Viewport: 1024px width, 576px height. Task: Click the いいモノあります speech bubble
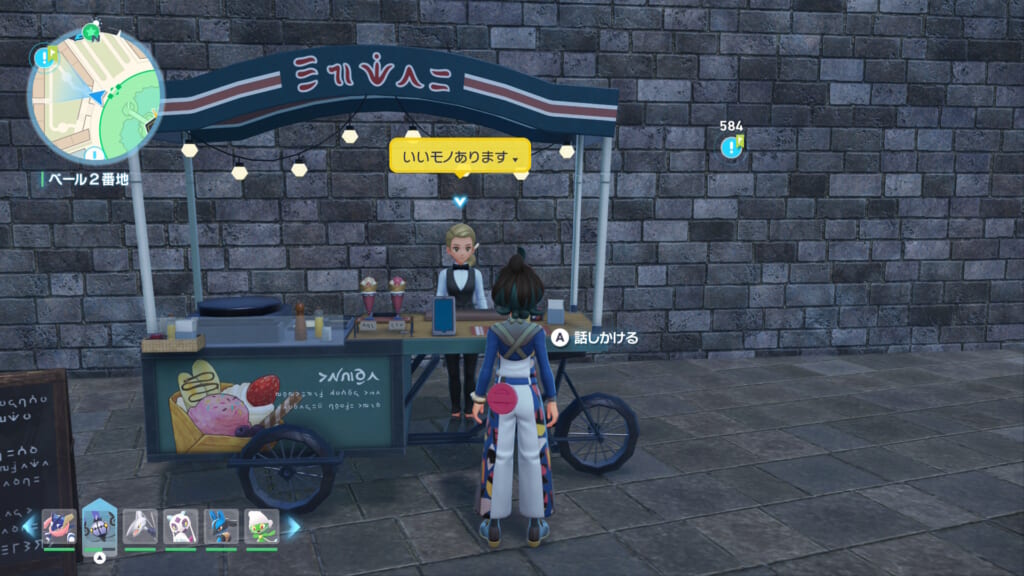459,157
